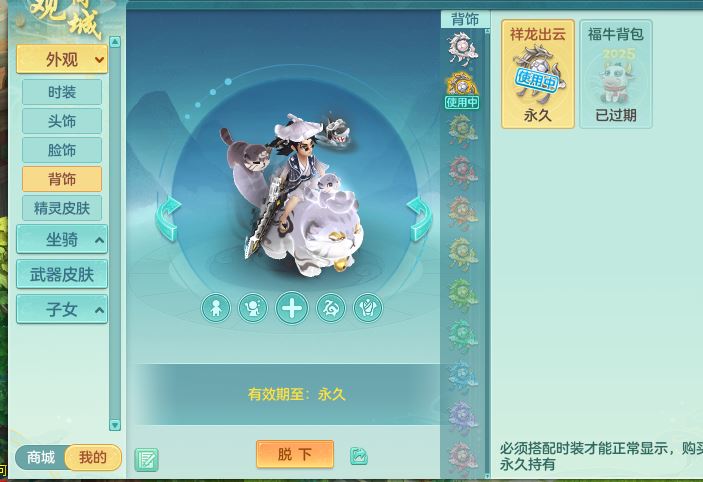Click the 脱下 unequip button
The image size is (703, 482).
pos(294,454)
